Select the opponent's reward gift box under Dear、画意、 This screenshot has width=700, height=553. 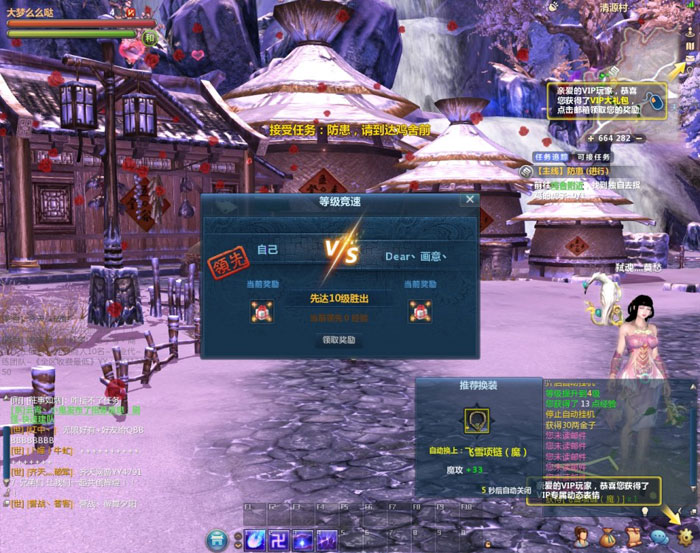pyautogui.click(x=419, y=312)
